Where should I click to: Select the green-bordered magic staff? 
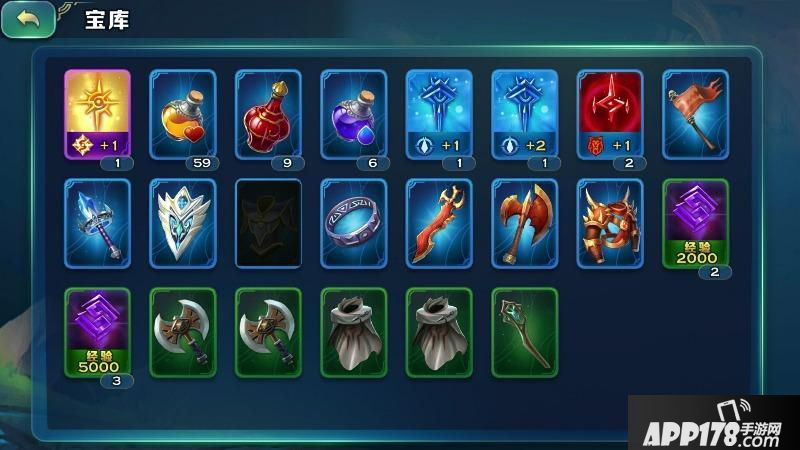click(524, 331)
